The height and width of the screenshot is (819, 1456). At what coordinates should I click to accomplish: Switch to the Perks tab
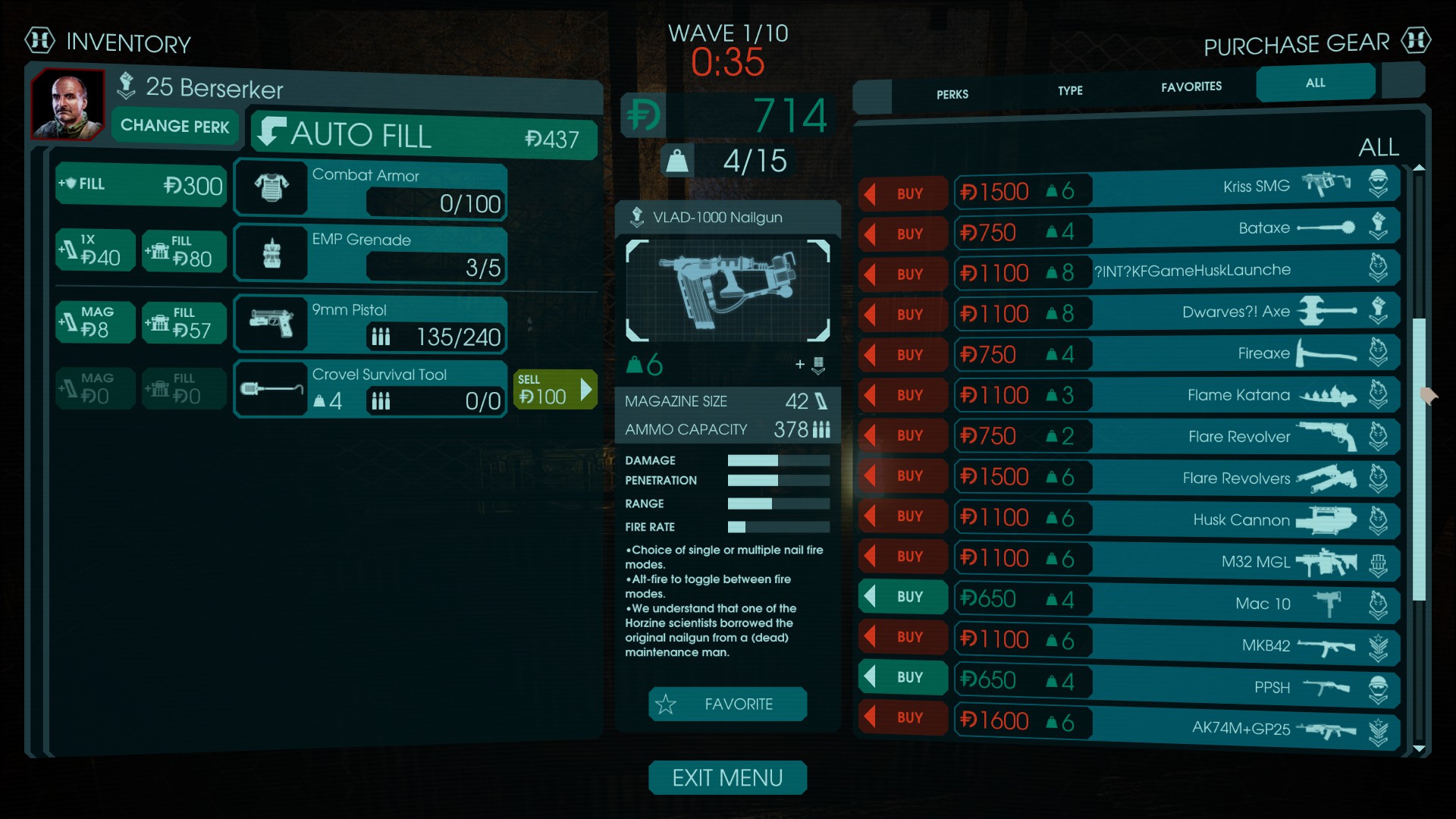coord(952,95)
